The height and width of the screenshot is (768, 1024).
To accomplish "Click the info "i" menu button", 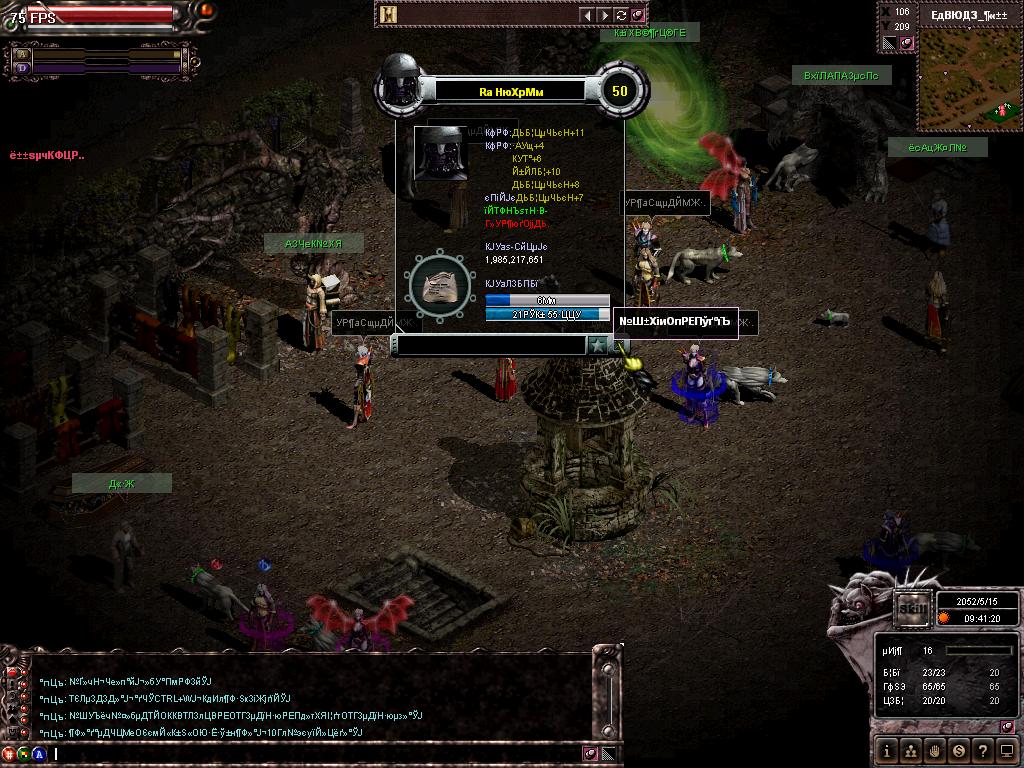I will [x=887, y=749].
